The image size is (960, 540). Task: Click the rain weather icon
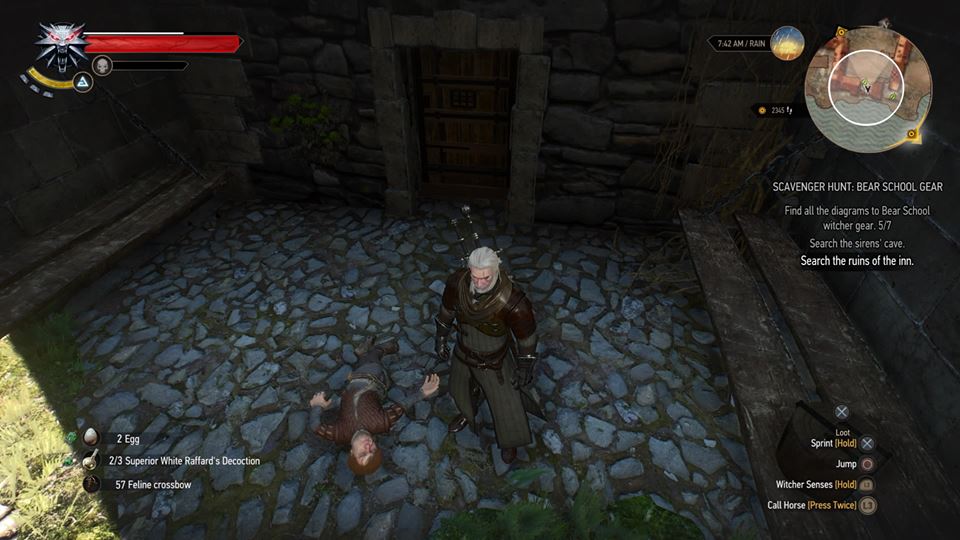coord(788,43)
